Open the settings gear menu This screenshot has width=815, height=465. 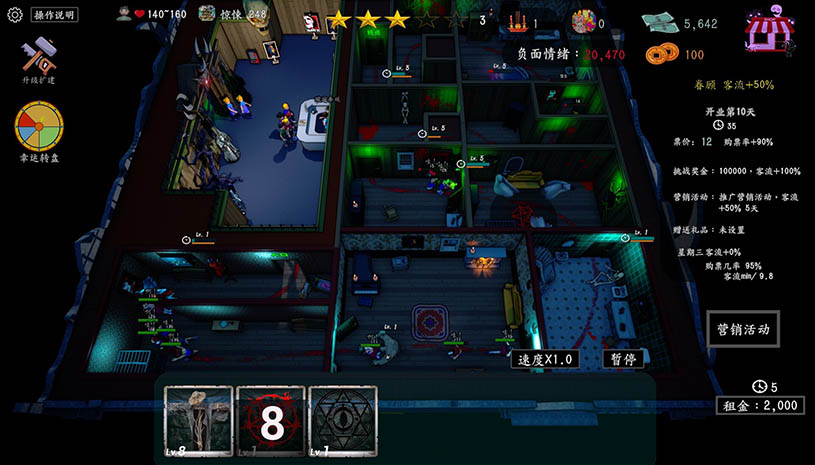click(14, 15)
